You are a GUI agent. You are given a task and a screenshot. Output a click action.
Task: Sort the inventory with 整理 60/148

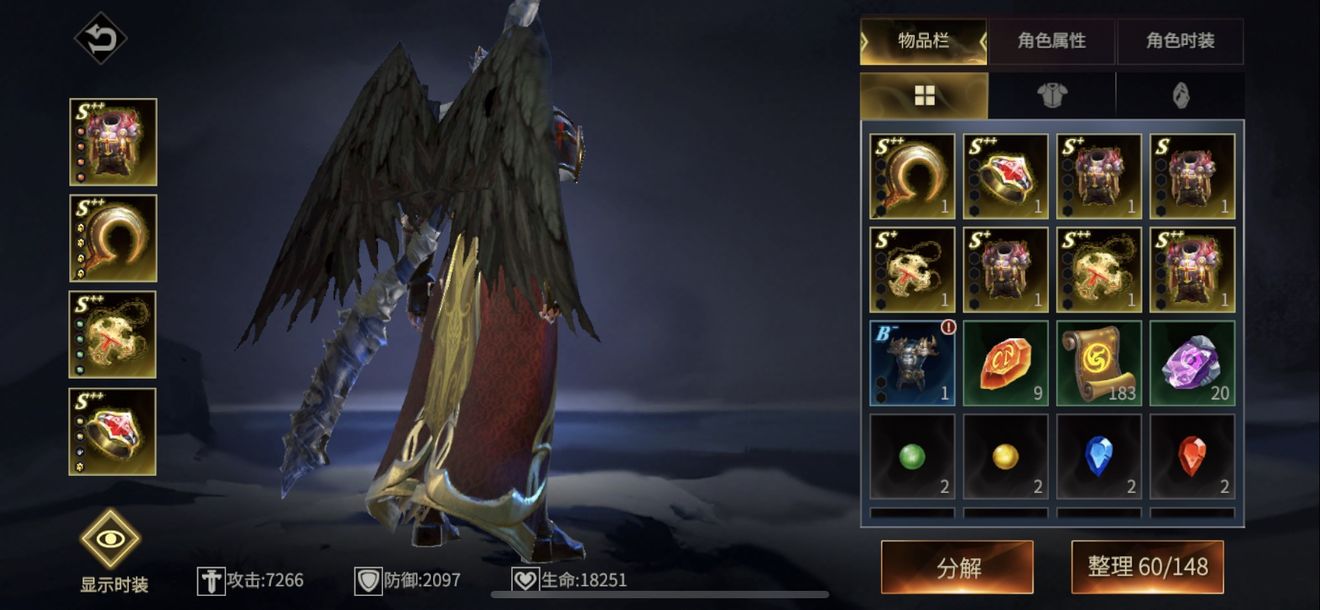(1148, 568)
